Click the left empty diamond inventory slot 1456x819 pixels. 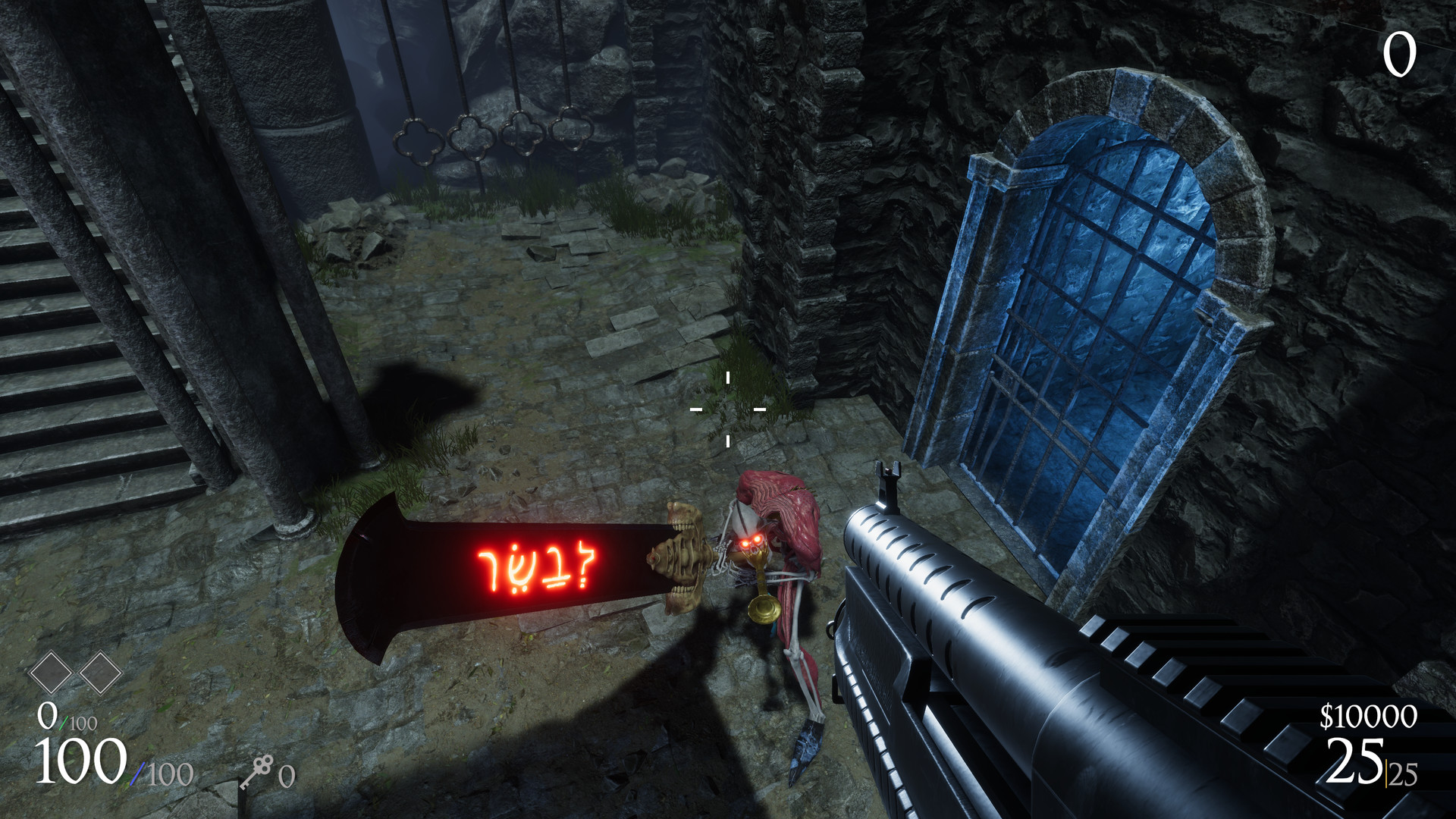tap(50, 674)
